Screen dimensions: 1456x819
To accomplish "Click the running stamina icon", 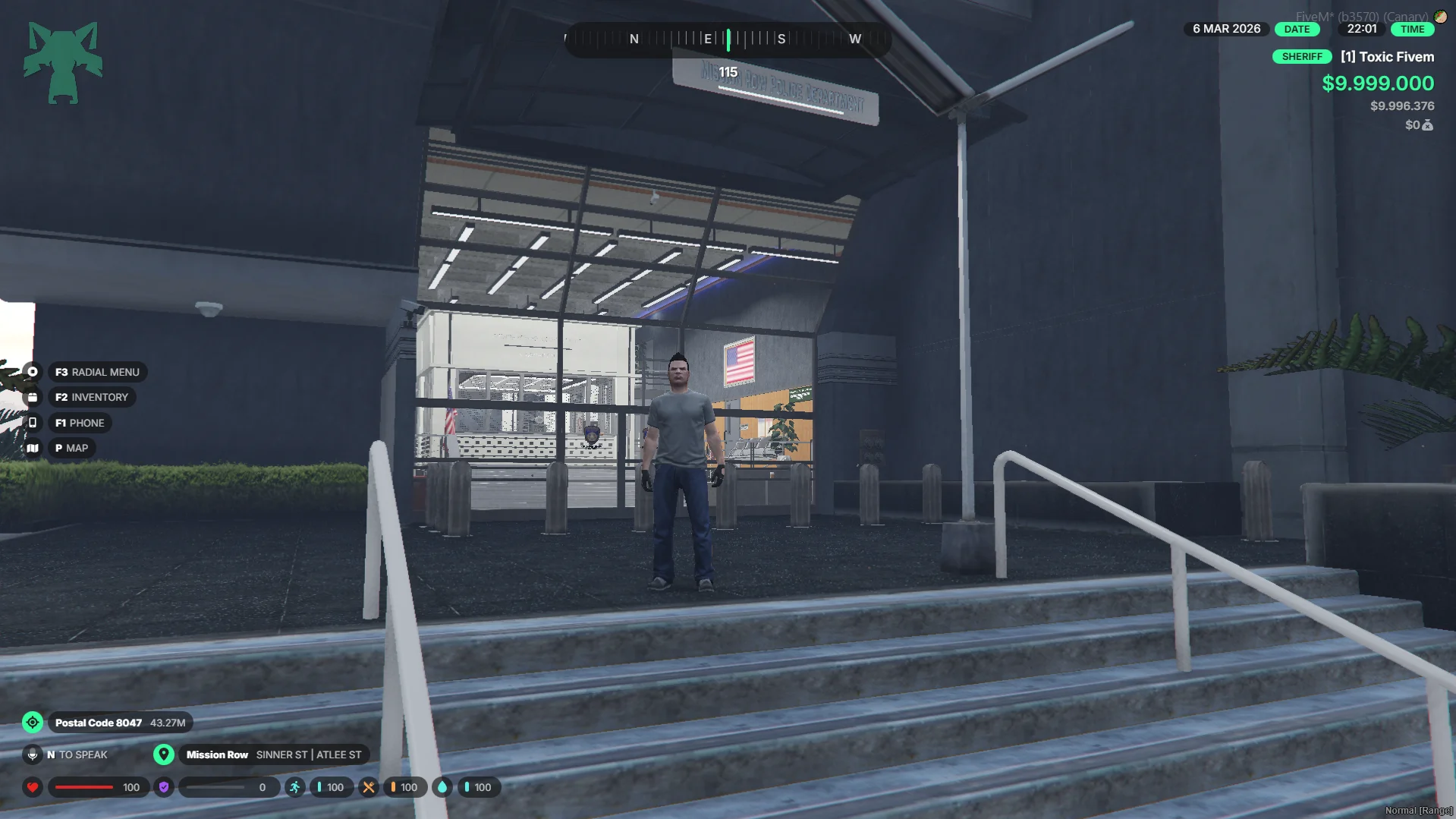I will [x=294, y=787].
